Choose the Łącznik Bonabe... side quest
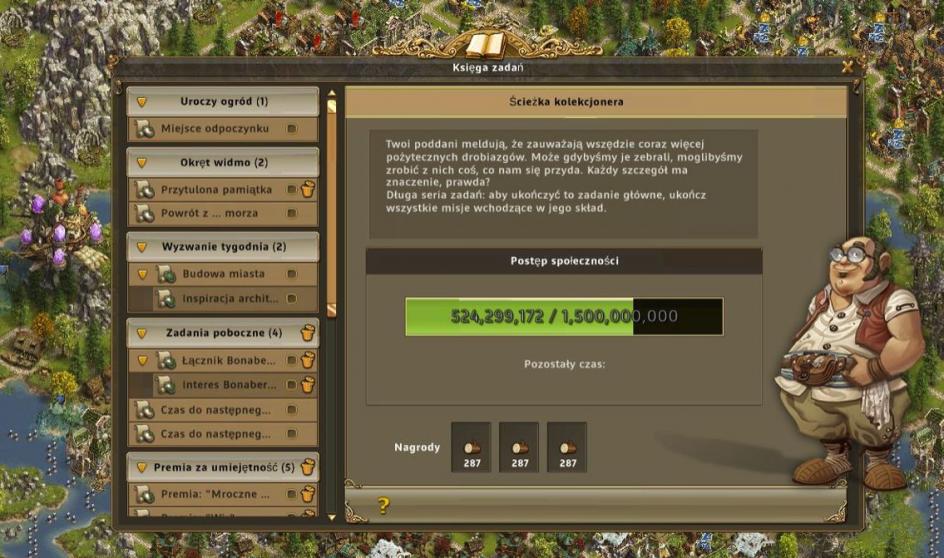This screenshot has height=558, width=944. point(215,360)
